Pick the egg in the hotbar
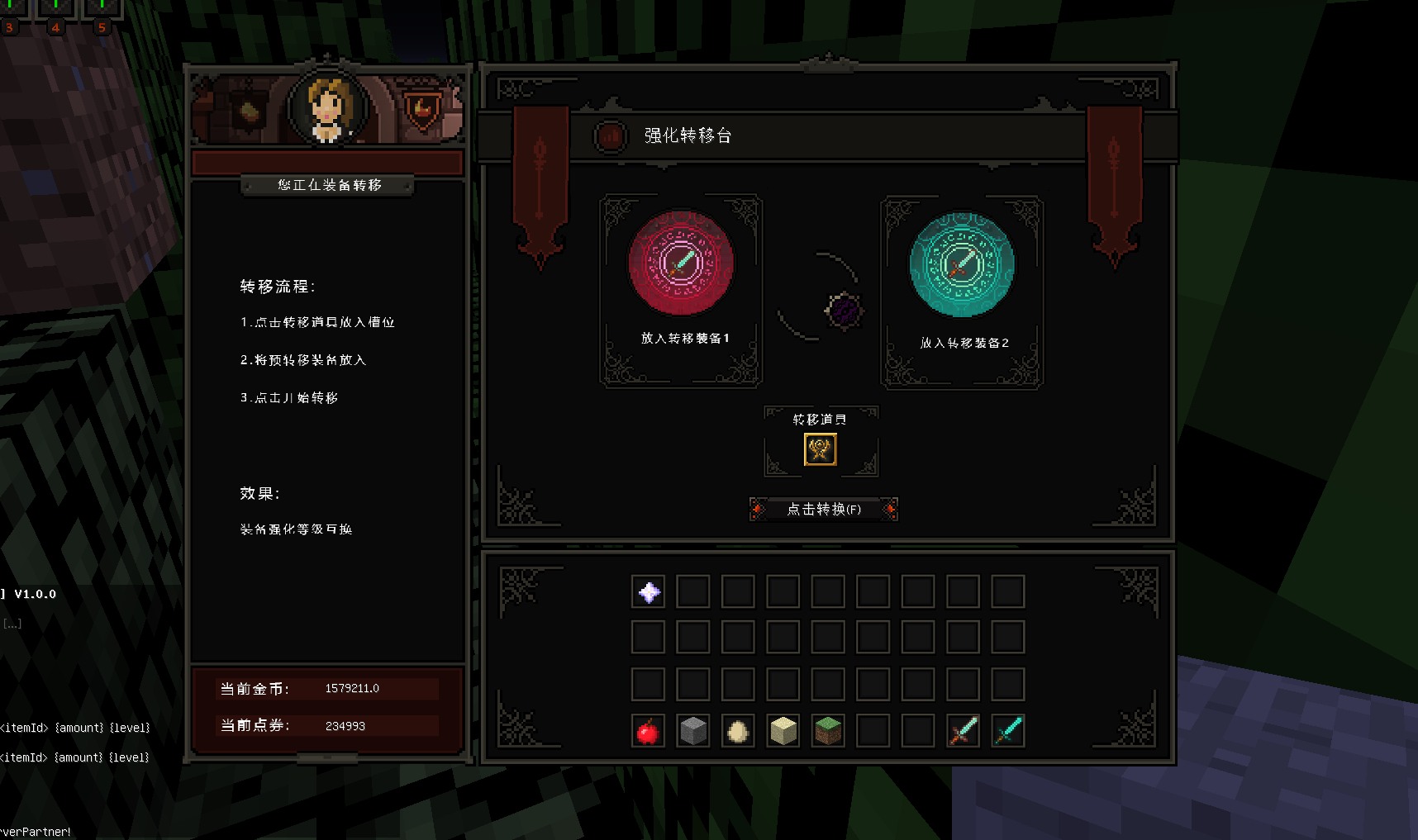Viewport: 1418px width, 840px height. (738, 731)
